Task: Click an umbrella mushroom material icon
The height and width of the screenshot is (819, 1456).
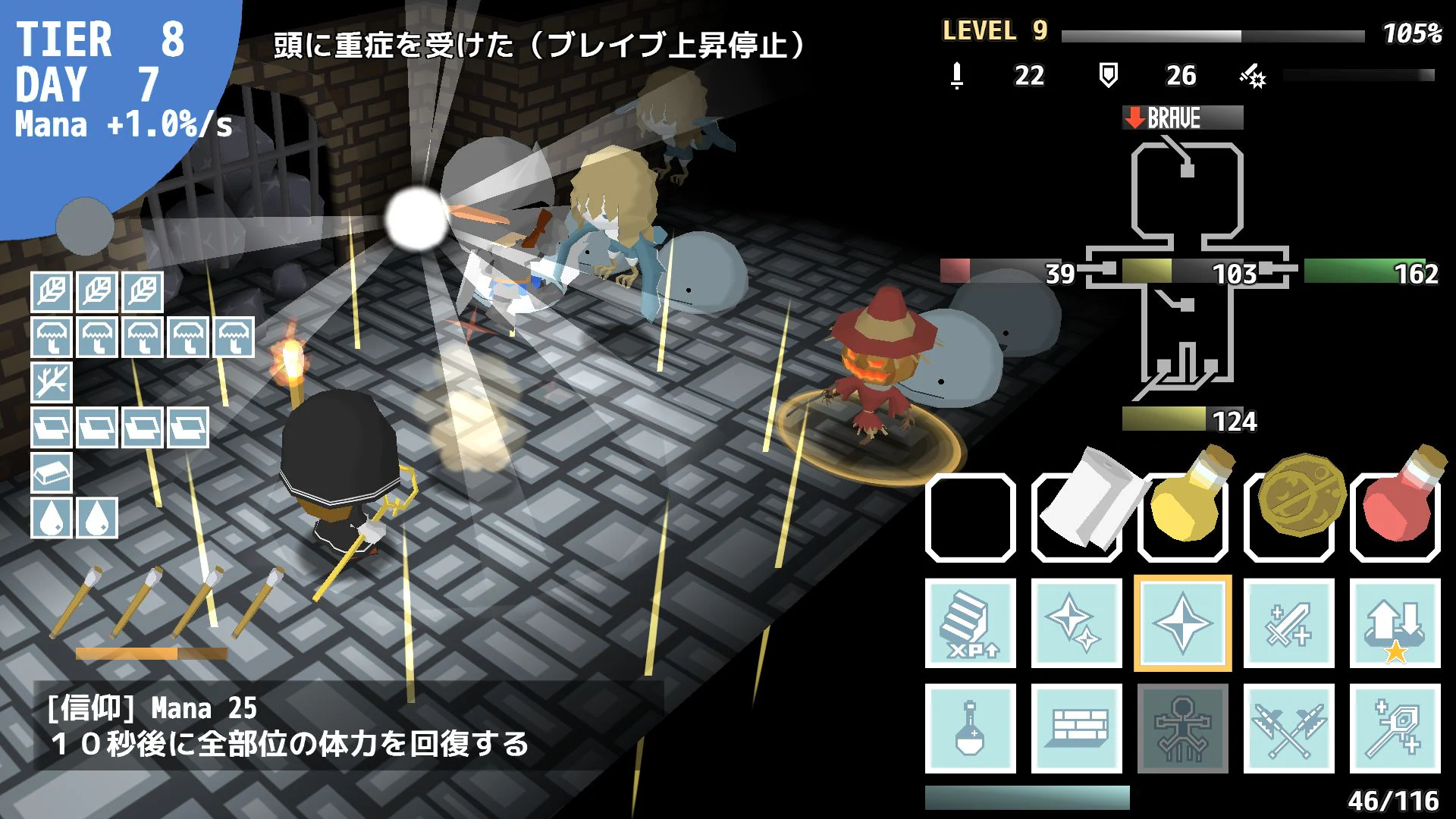Action: 51,338
